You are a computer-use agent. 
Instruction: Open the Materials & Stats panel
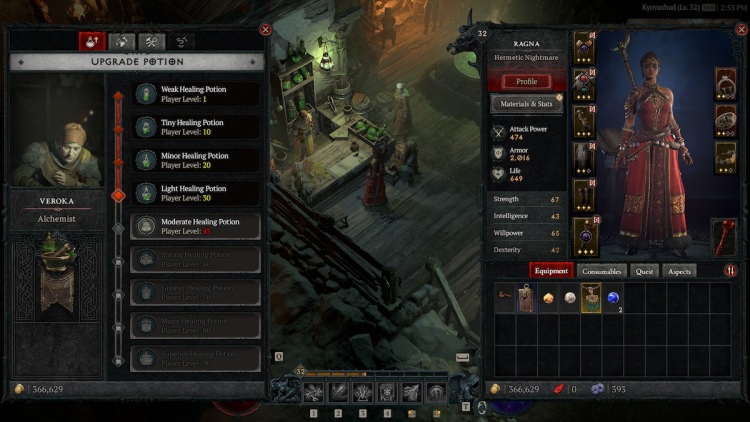526,104
